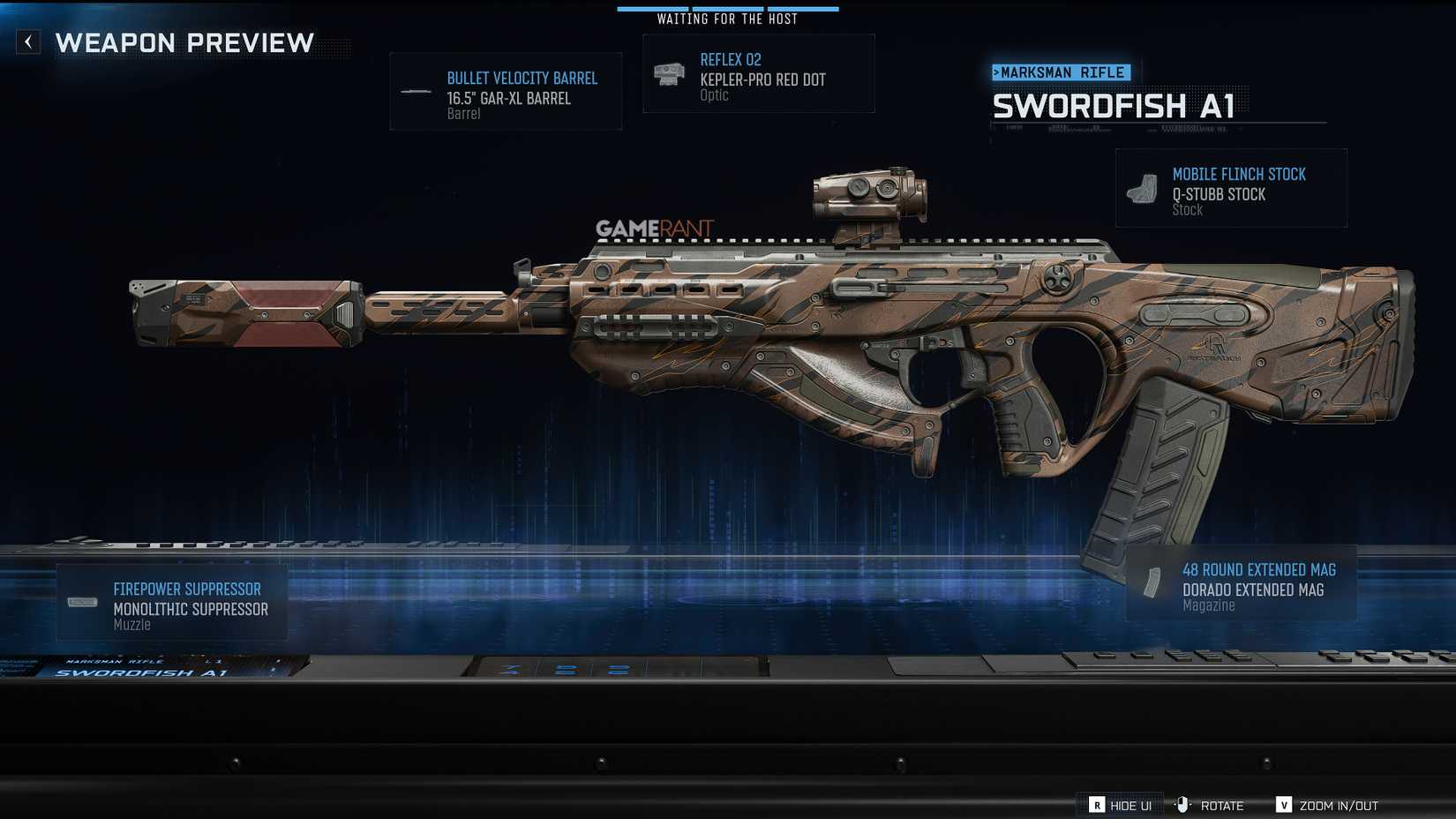Select the Q-Stubb Stock attachment icon
This screenshot has height=819, width=1456.
1144,189
